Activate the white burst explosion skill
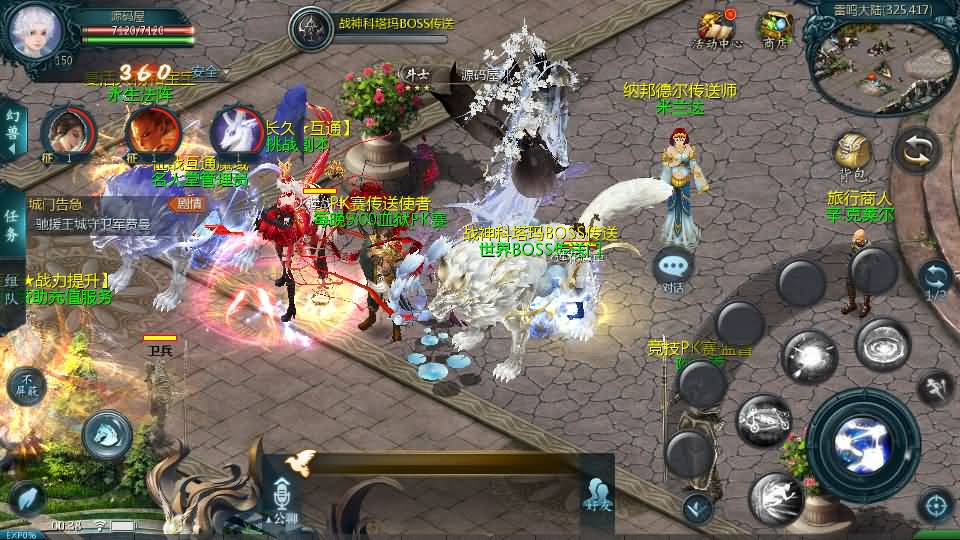Screen dimensions: 960x540 click(808, 357)
